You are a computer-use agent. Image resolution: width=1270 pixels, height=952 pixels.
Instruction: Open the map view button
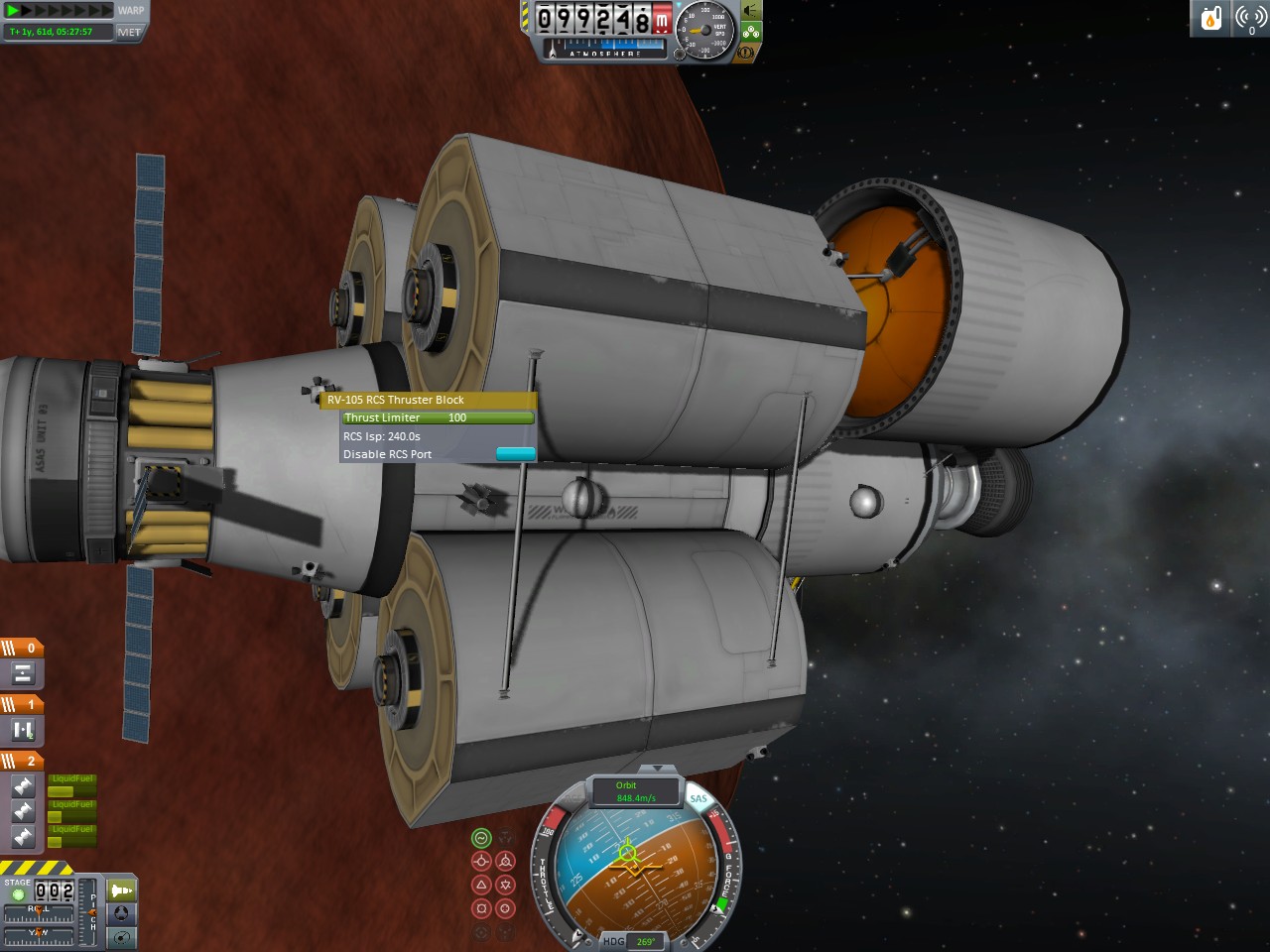coord(121,937)
